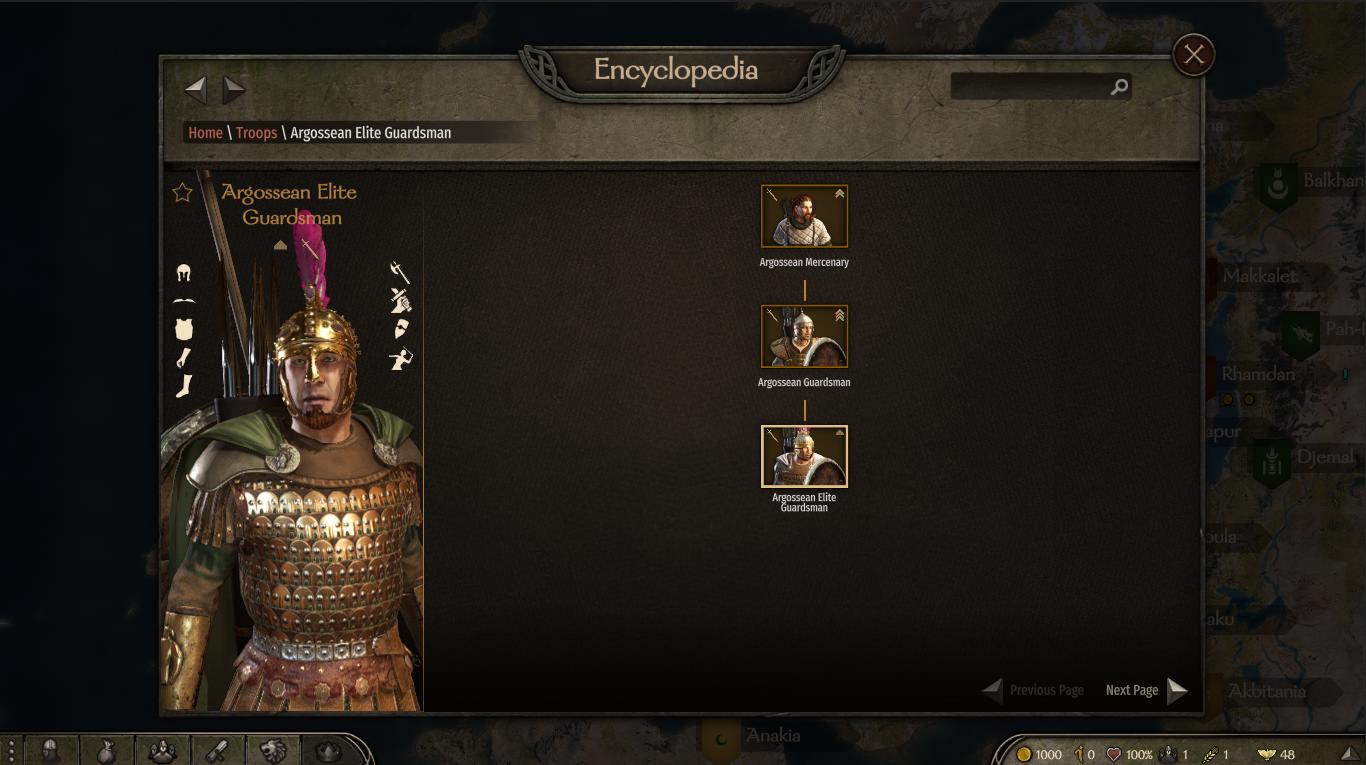The height and width of the screenshot is (765, 1366).
Task: Open the Home breadcrumb link
Action: 205,133
